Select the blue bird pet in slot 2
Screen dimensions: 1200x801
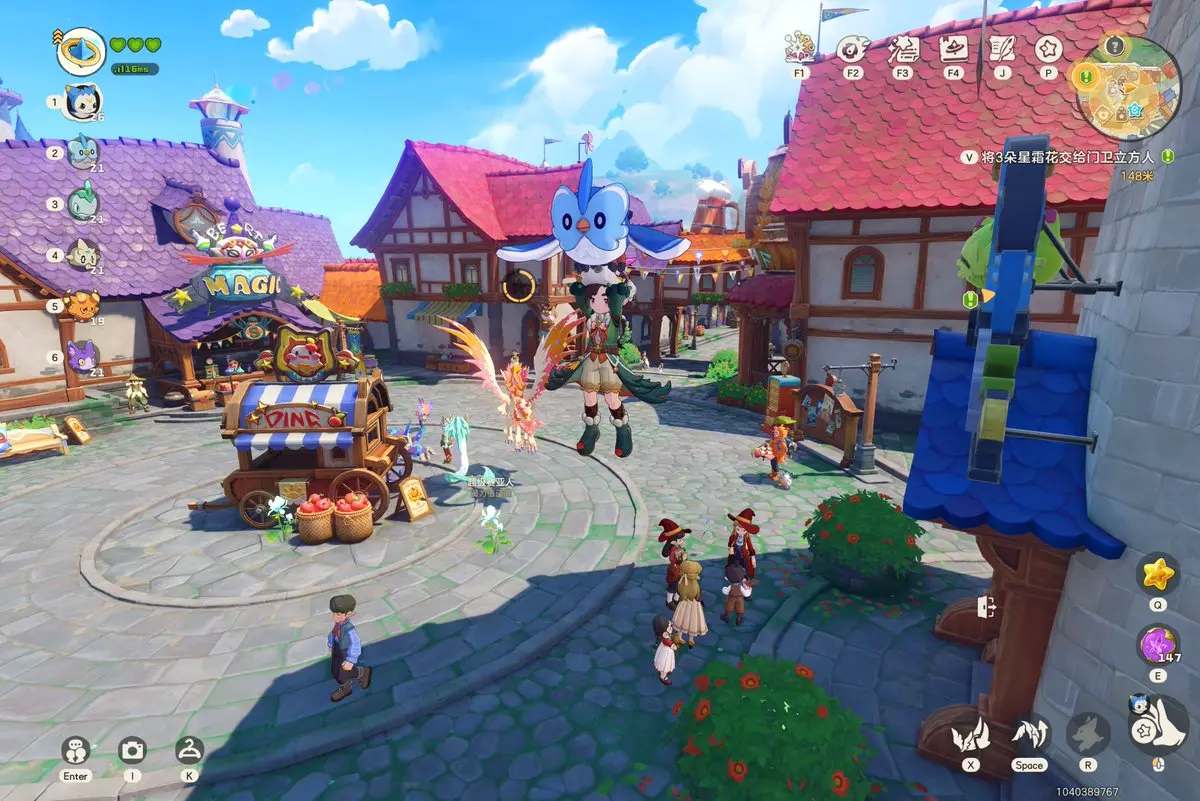pyautogui.click(x=82, y=152)
